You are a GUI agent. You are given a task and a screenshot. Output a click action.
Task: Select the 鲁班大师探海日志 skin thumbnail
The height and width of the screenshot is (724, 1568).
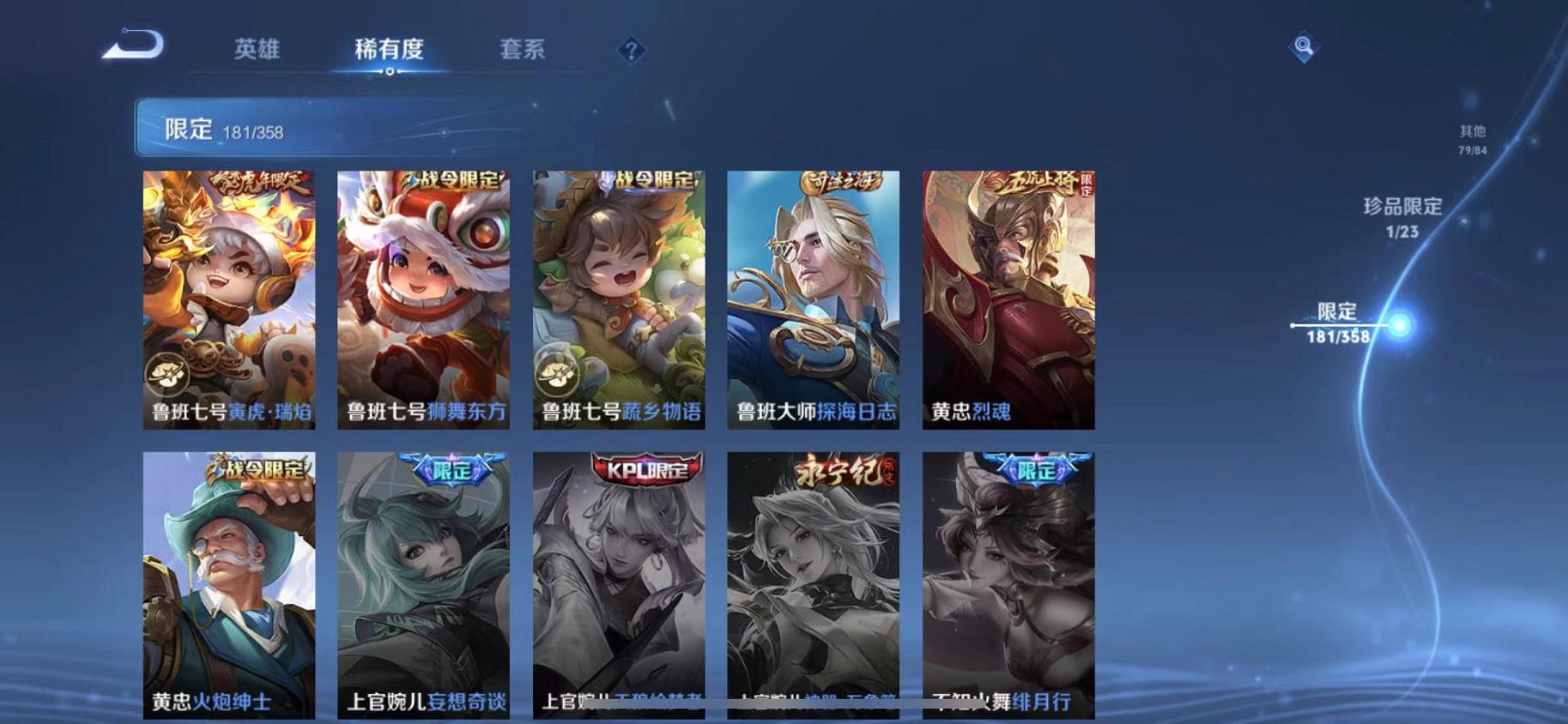814,300
